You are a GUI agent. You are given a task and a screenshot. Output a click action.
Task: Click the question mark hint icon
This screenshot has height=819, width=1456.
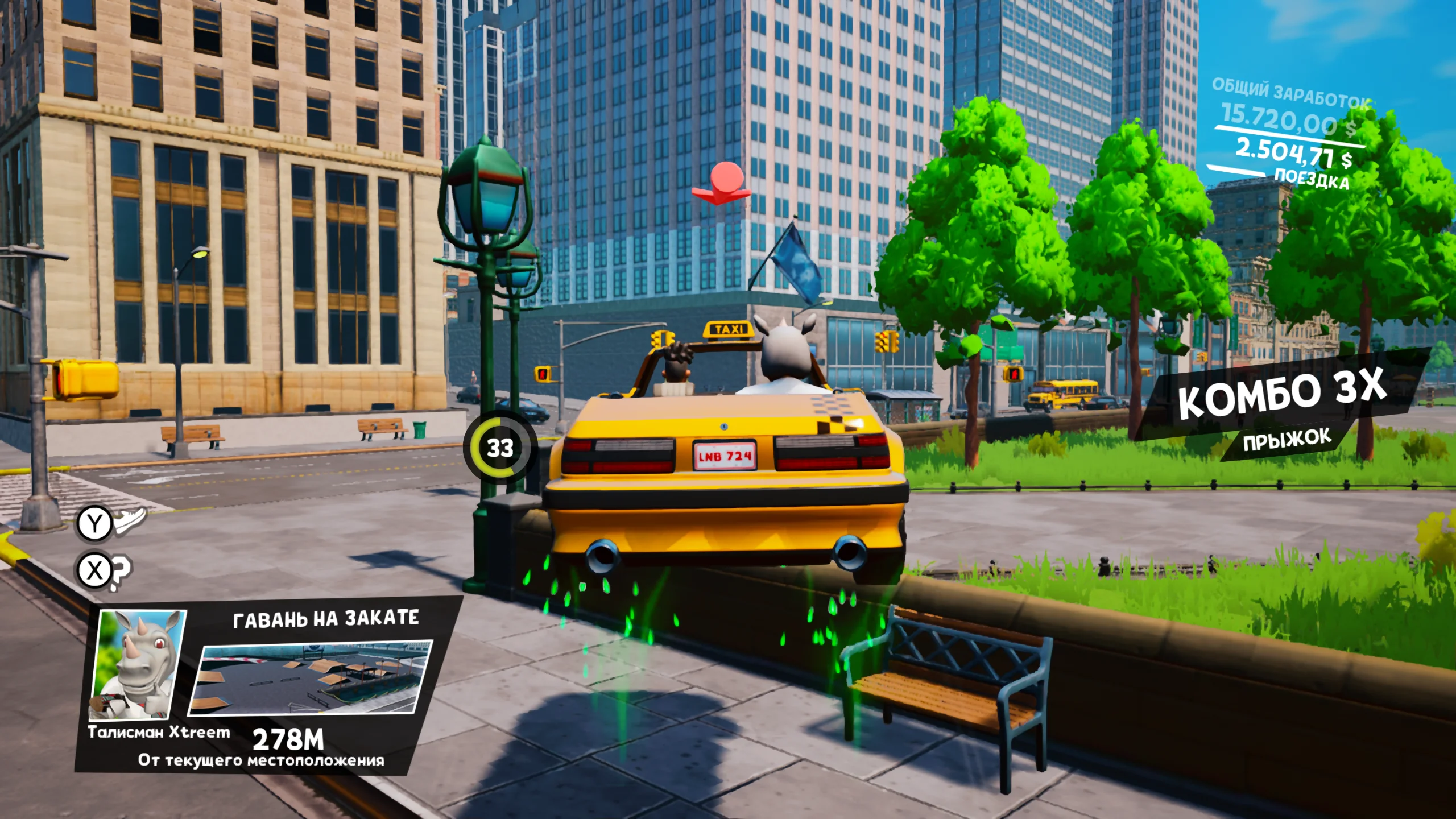(x=120, y=572)
